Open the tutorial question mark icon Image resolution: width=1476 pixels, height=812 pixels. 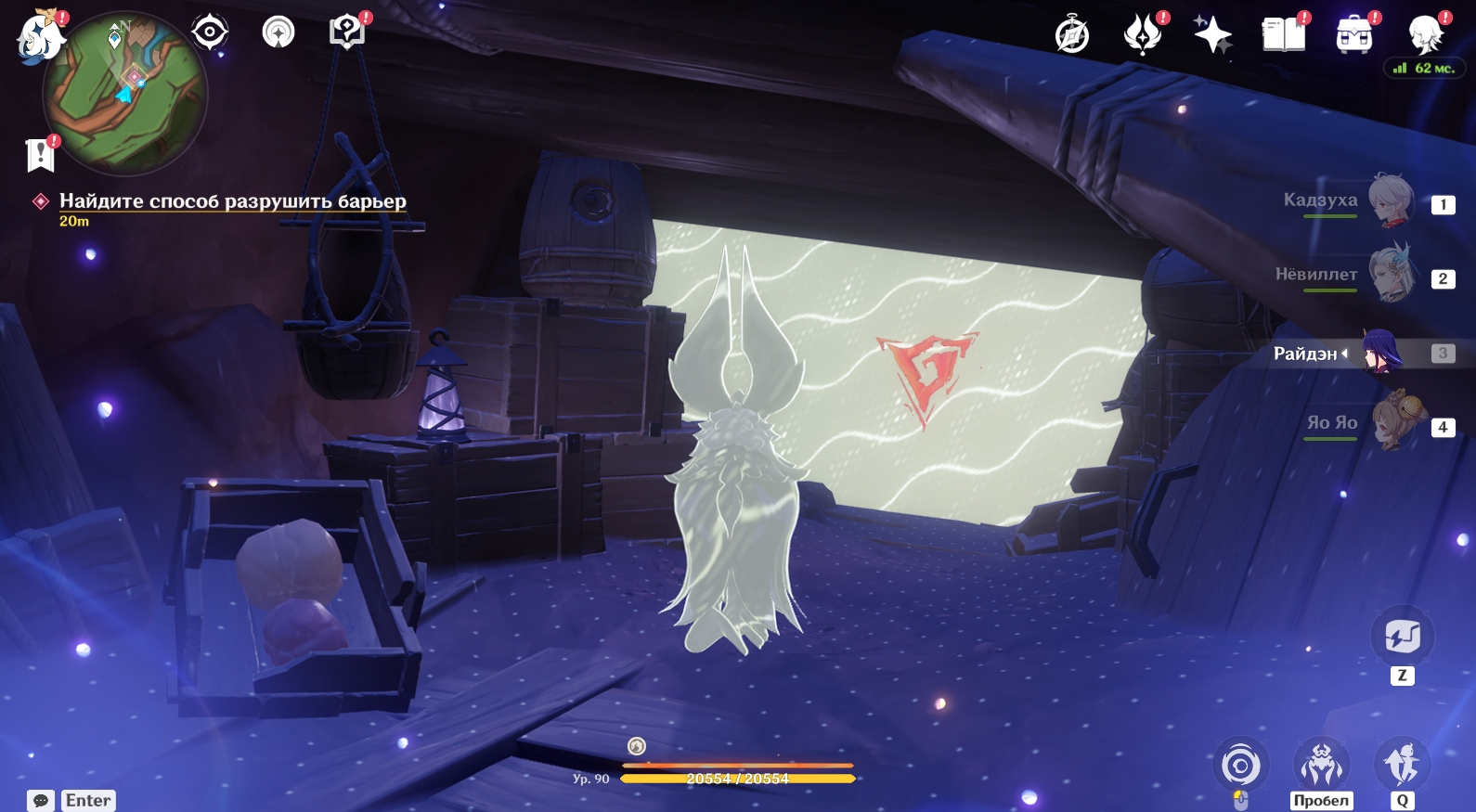click(x=347, y=32)
